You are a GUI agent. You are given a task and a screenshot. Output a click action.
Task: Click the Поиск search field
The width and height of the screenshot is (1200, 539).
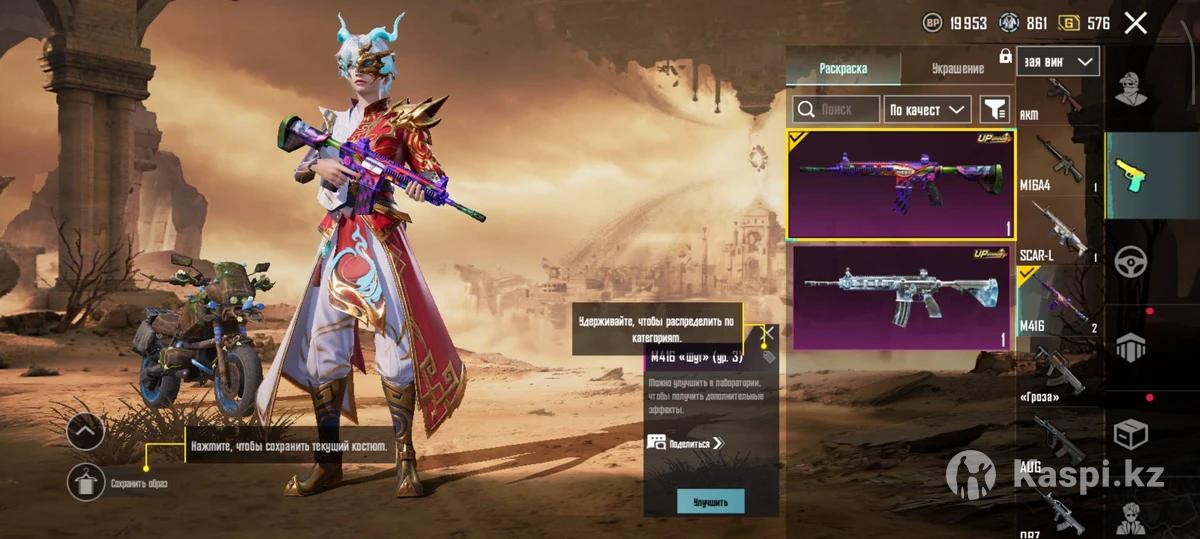pyautogui.click(x=837, y=109)
